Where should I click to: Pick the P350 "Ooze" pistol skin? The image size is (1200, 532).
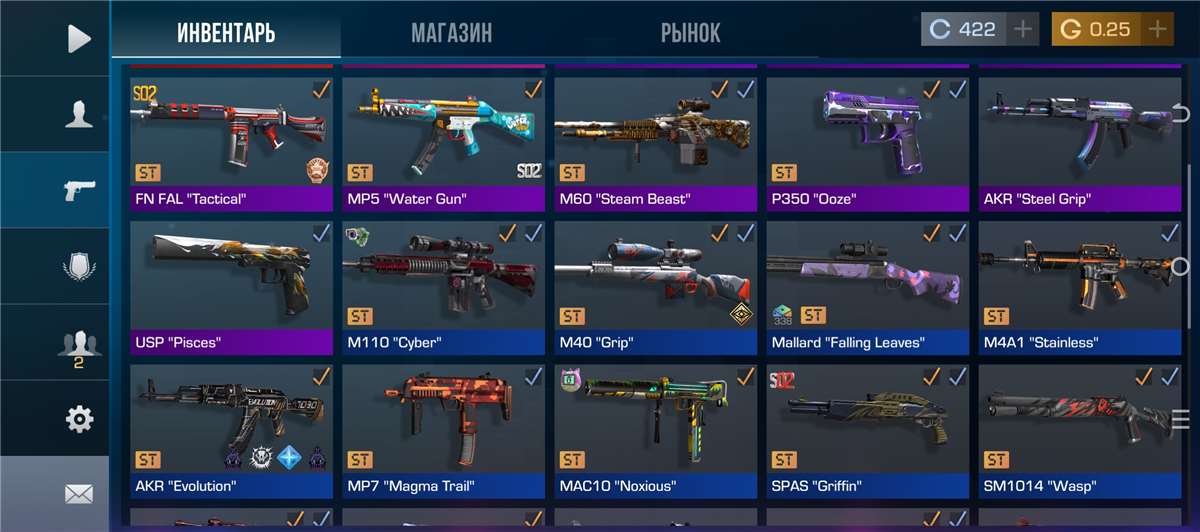pyautogui.click(x=867, y=140)
